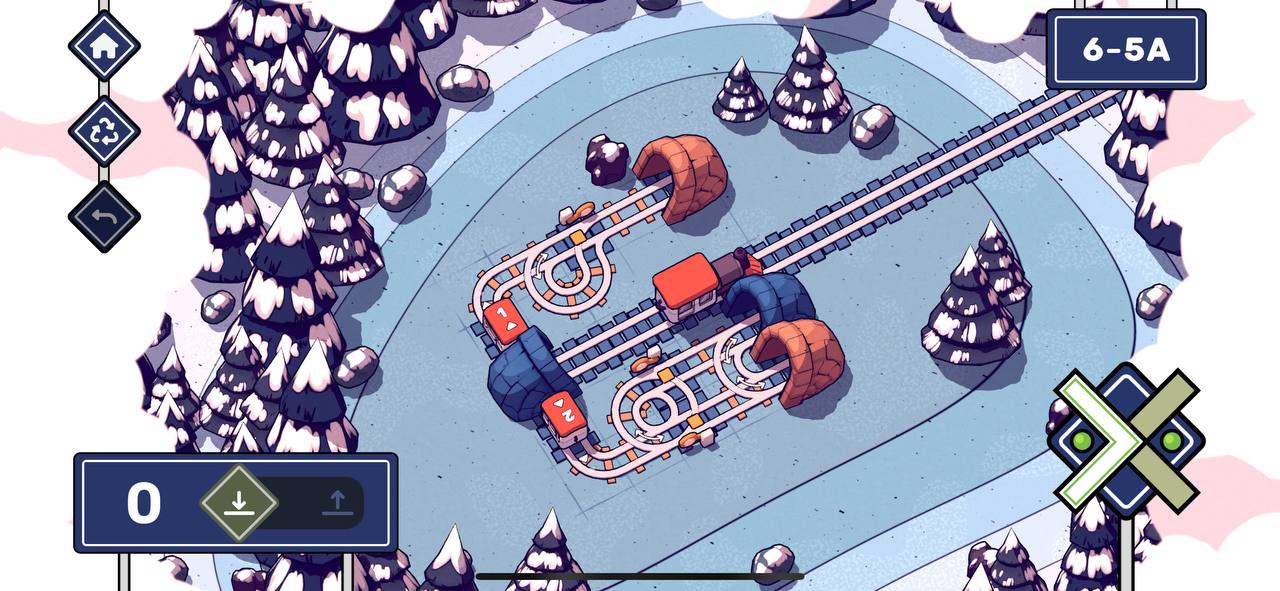Screen dimensions: 1280x591
Task: Start the trains with the railroad crossing button
Action: coord(1126,440)
